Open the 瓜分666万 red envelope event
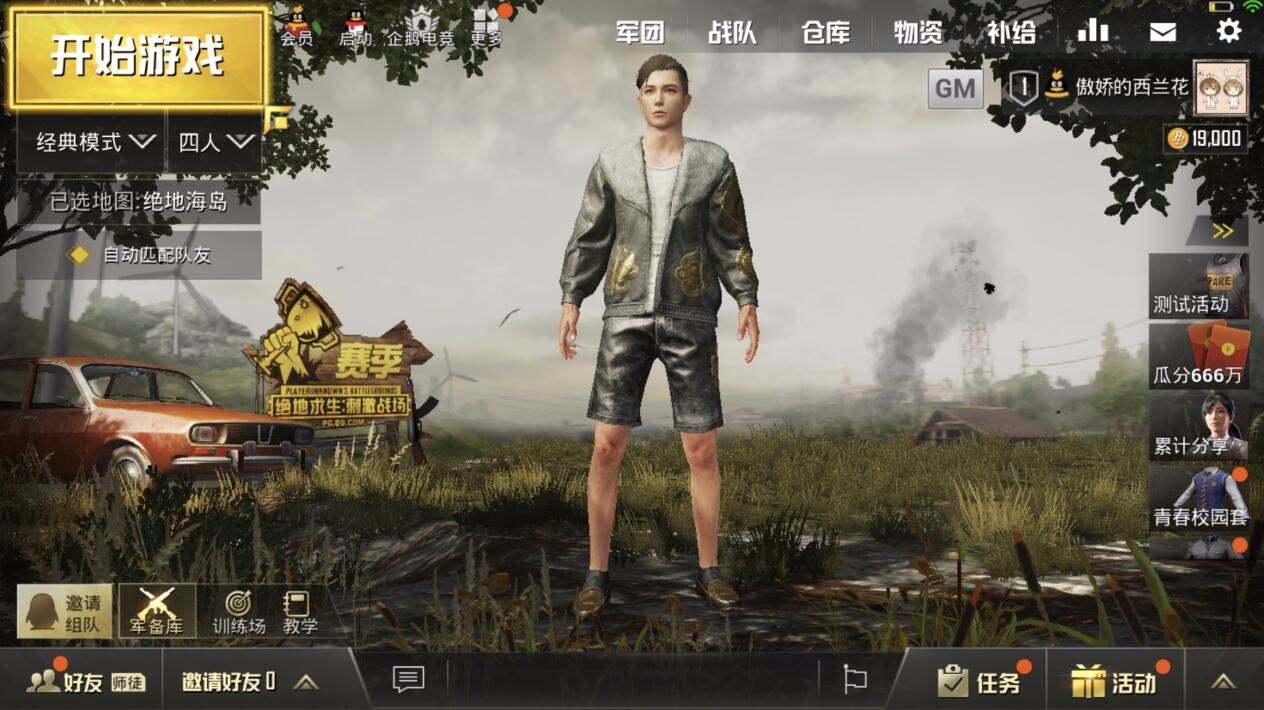The height and width of the screenshot is (710, 1264). tap(1198, 357)
